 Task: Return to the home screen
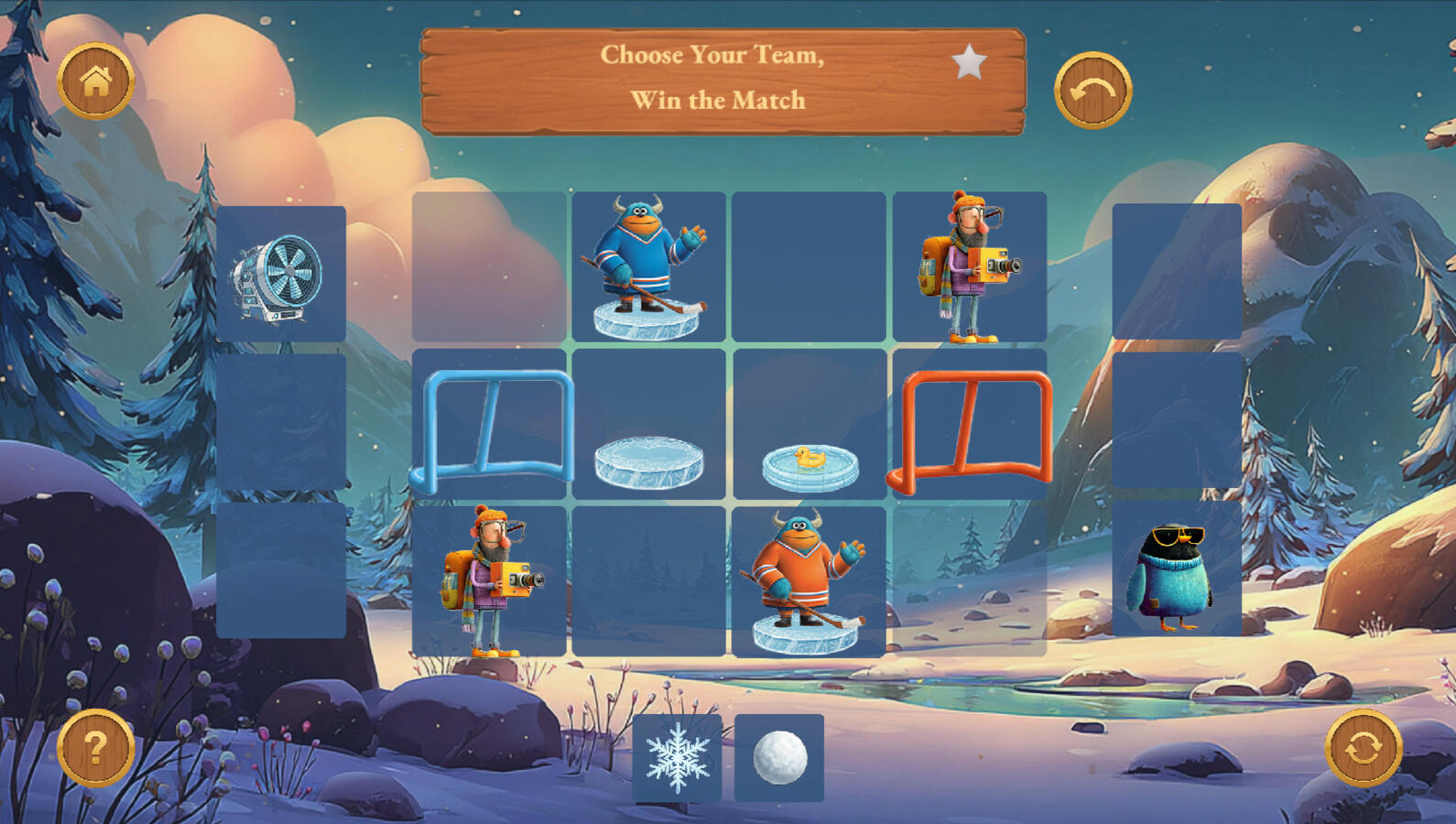click(x=96, y=81)
